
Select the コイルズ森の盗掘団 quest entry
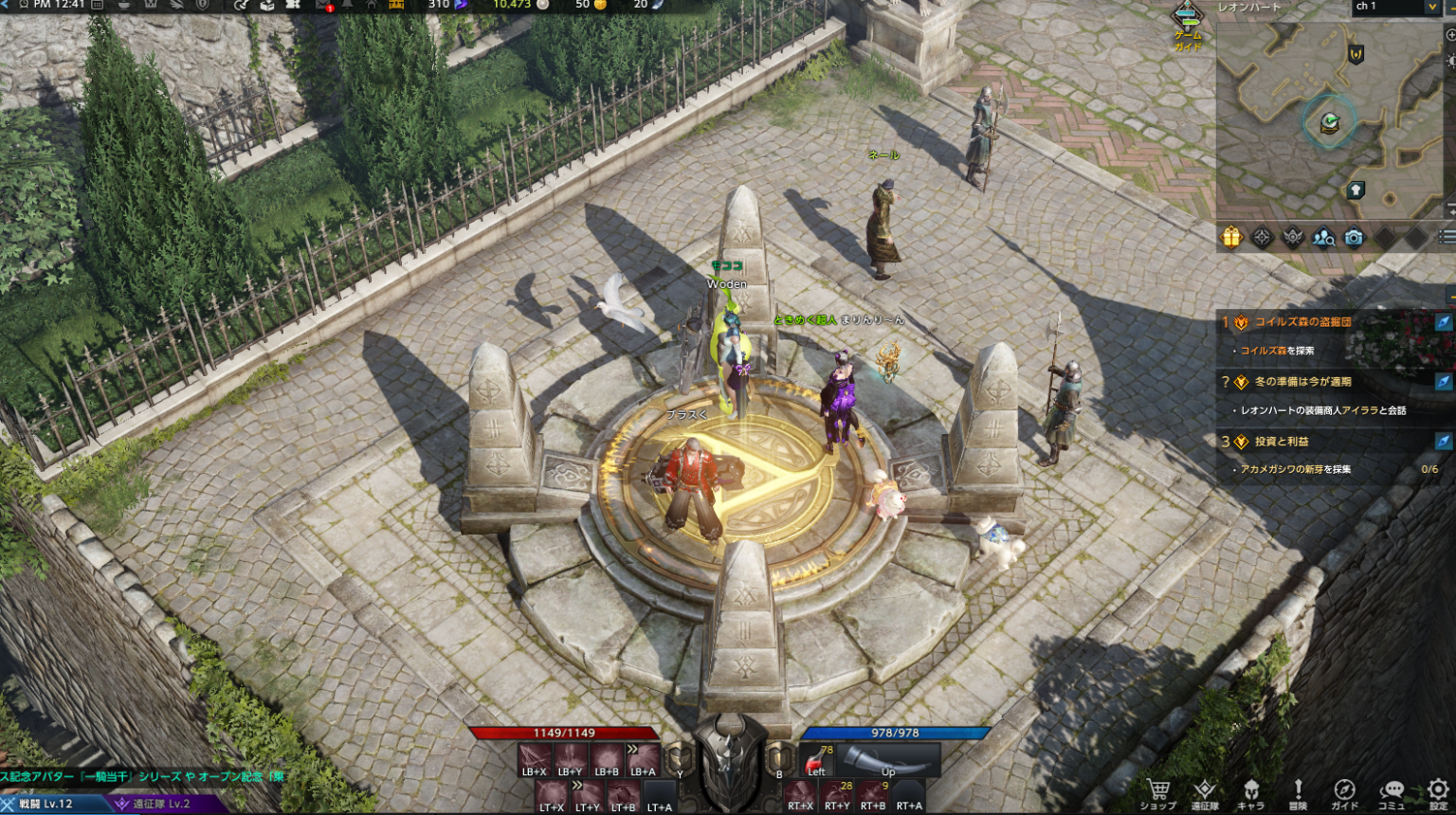pyautogui.click(x=1303, y=322)
